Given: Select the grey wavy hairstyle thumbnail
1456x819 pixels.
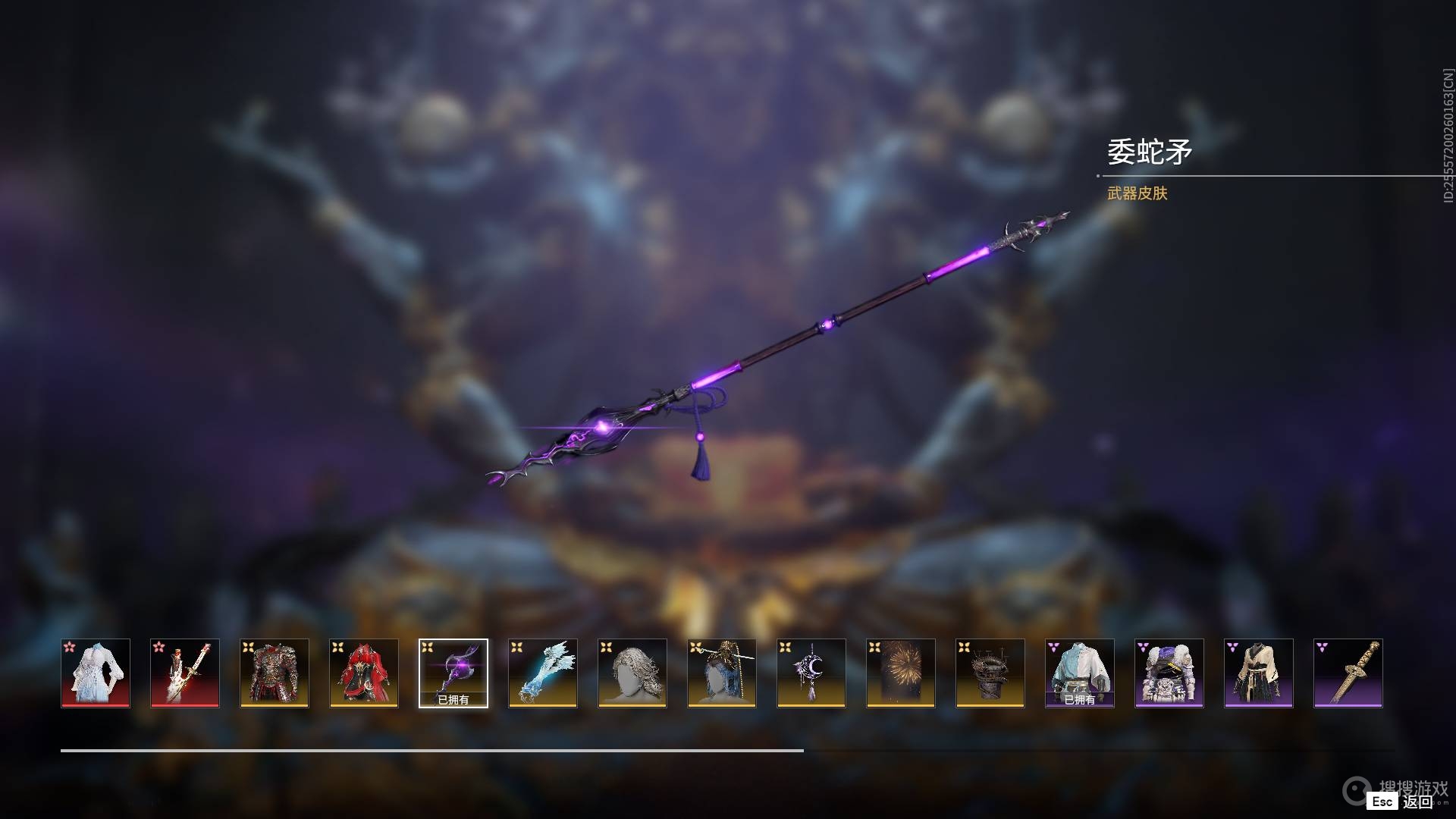Looking at the screenshot, I should (632, 673).
